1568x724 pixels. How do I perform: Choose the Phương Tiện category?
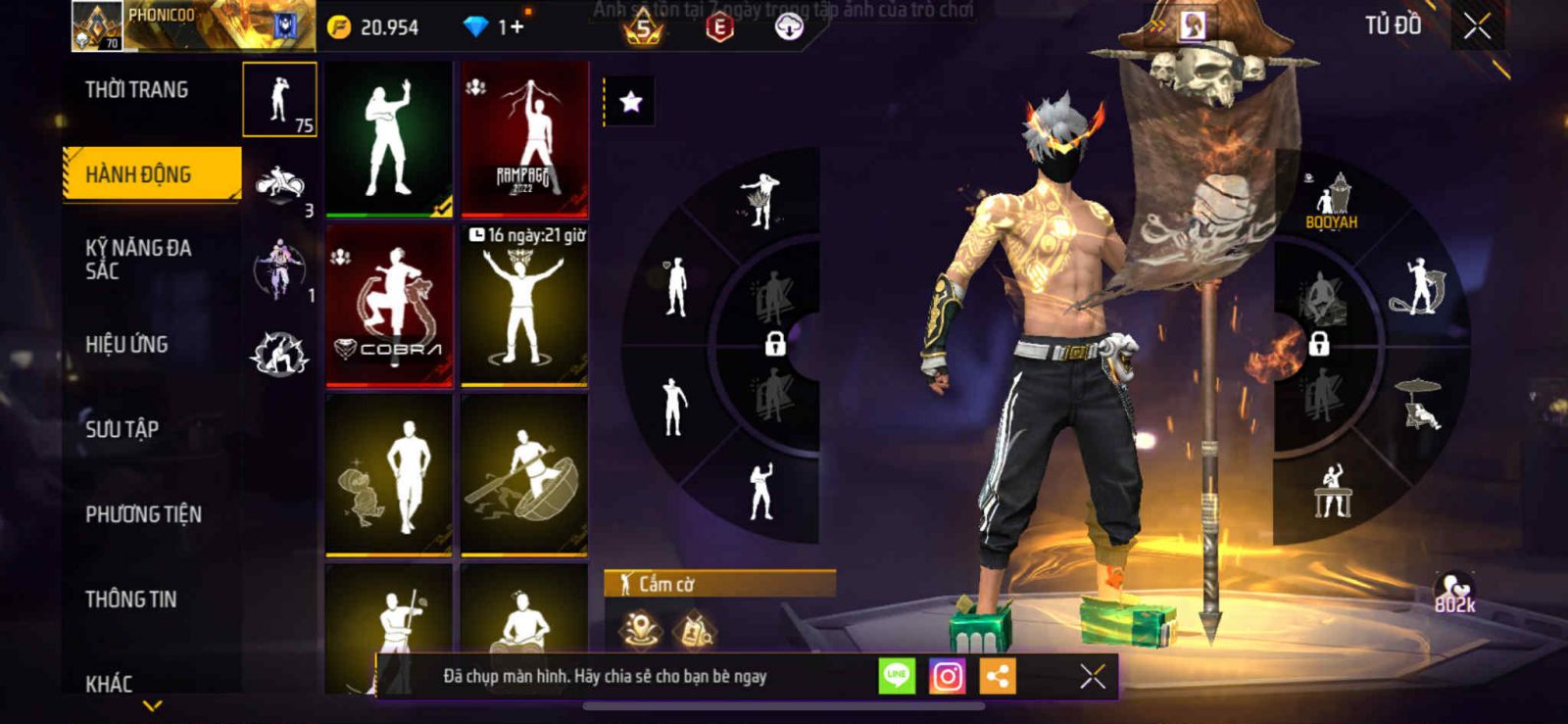click(143, 514)
